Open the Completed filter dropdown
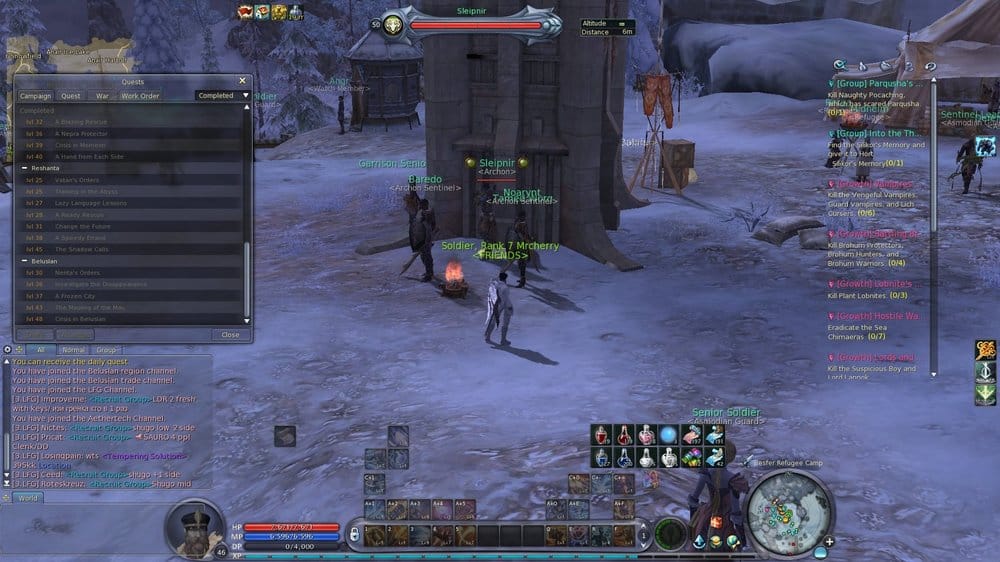The image size is (1000, 562). pos(222,96)
